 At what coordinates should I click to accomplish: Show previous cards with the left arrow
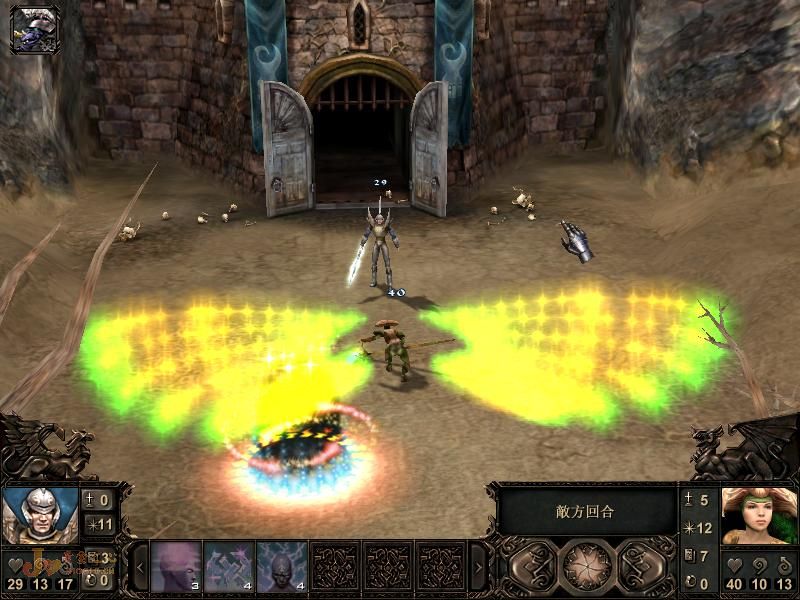click(x=141, y=567)
